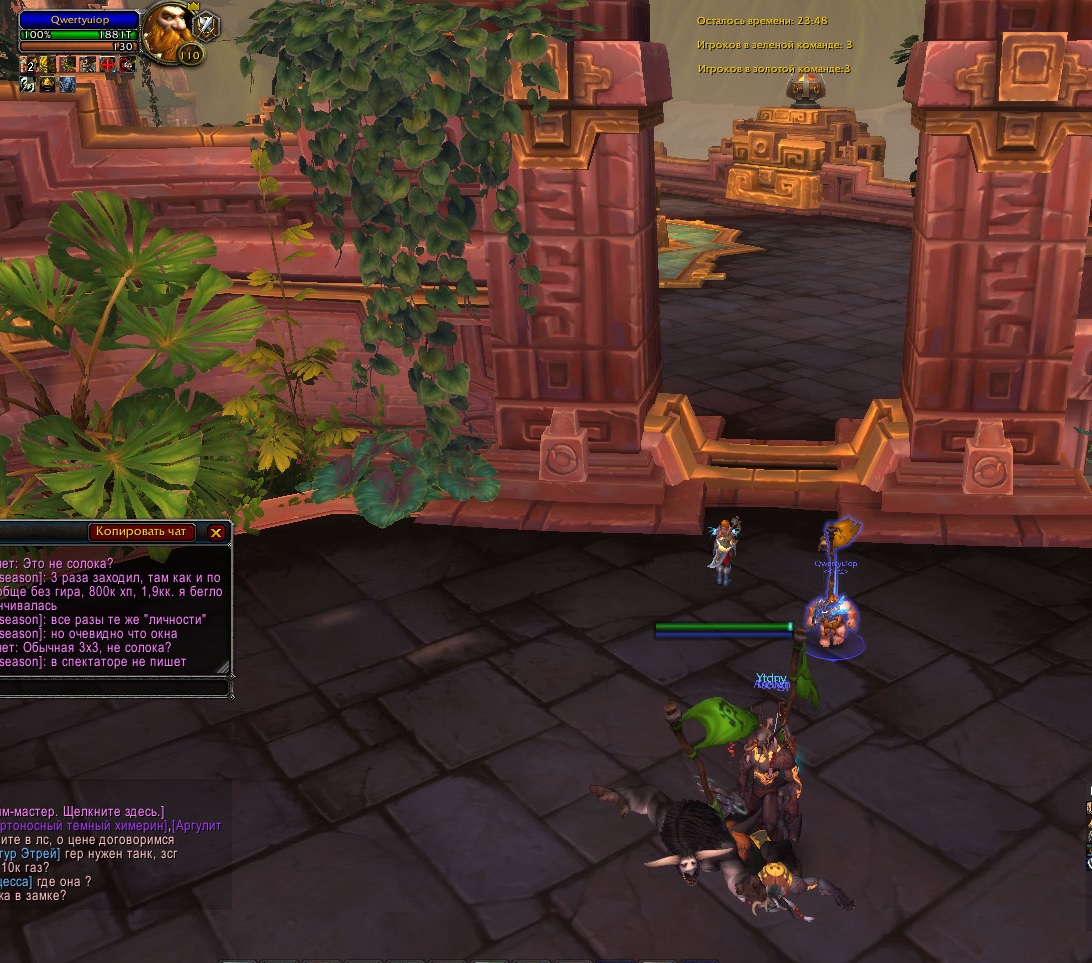The width and height of the screenshot is (1092, 963).
Task: Focus the chat input field below the messages
Action: point(113,688)
